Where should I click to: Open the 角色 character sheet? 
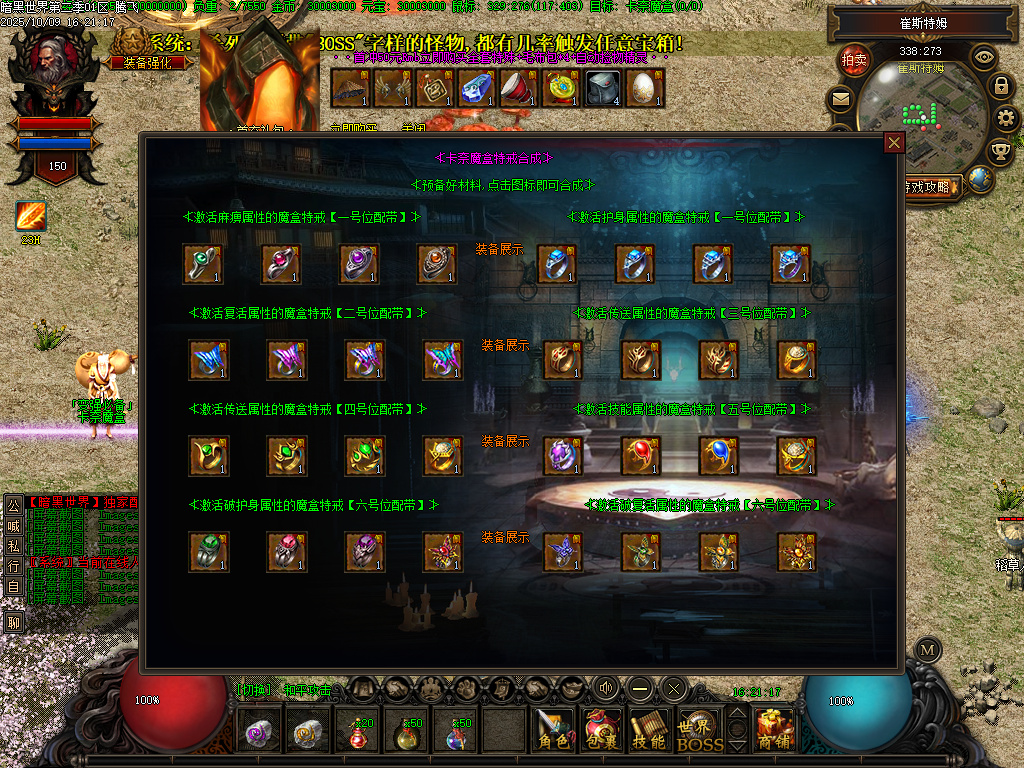(x=554, y=729)
